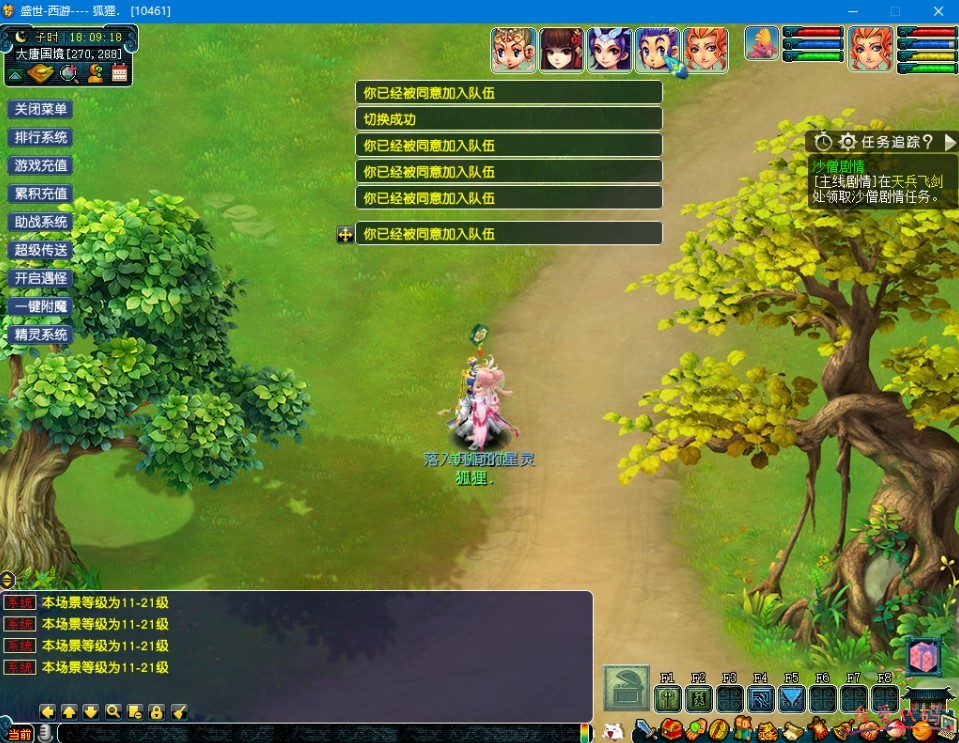Select 助战系统 from side menu
The height and width of the screenshot is (743, 959).
point(41,222)
